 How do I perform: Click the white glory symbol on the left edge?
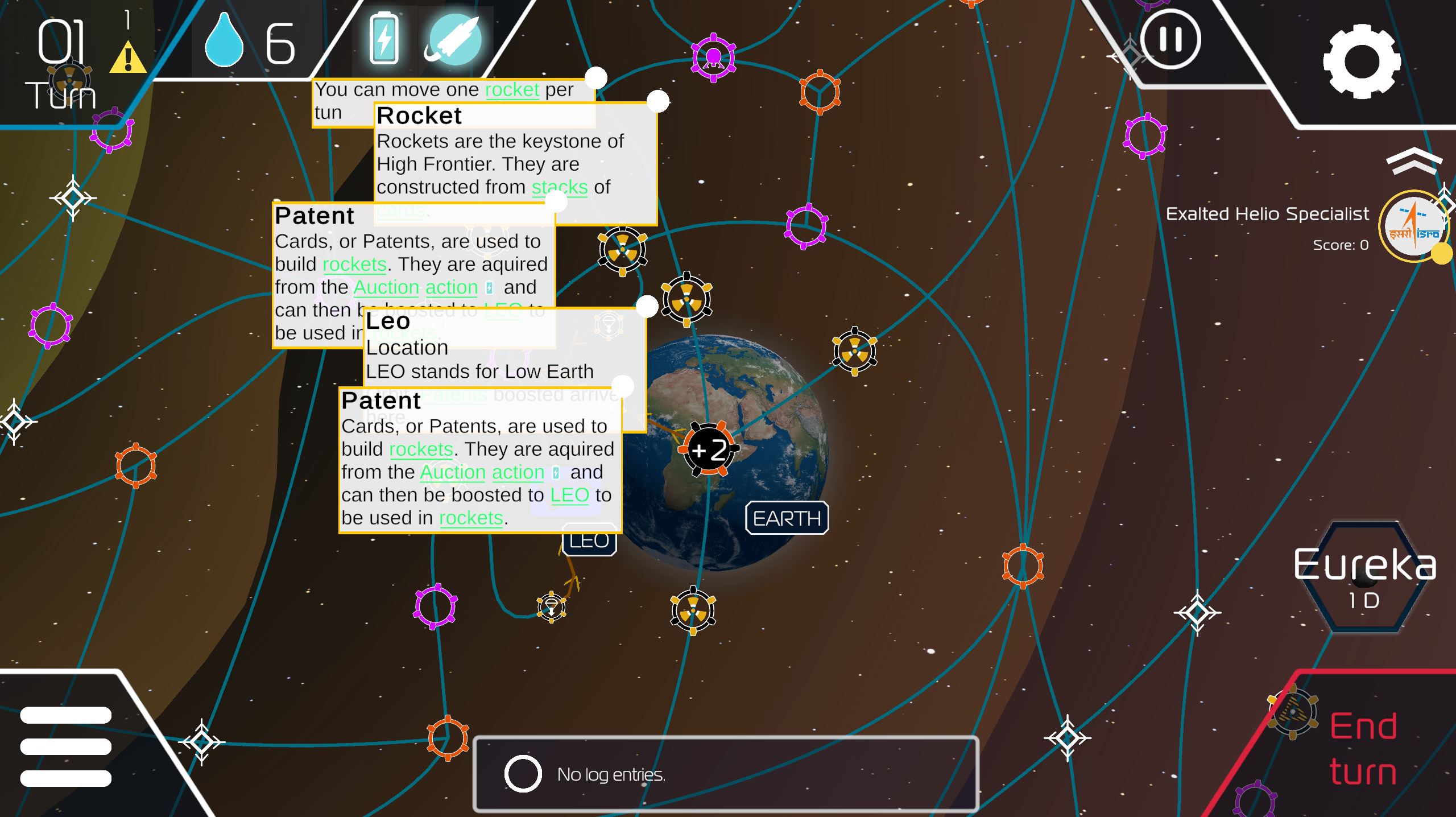13,423
